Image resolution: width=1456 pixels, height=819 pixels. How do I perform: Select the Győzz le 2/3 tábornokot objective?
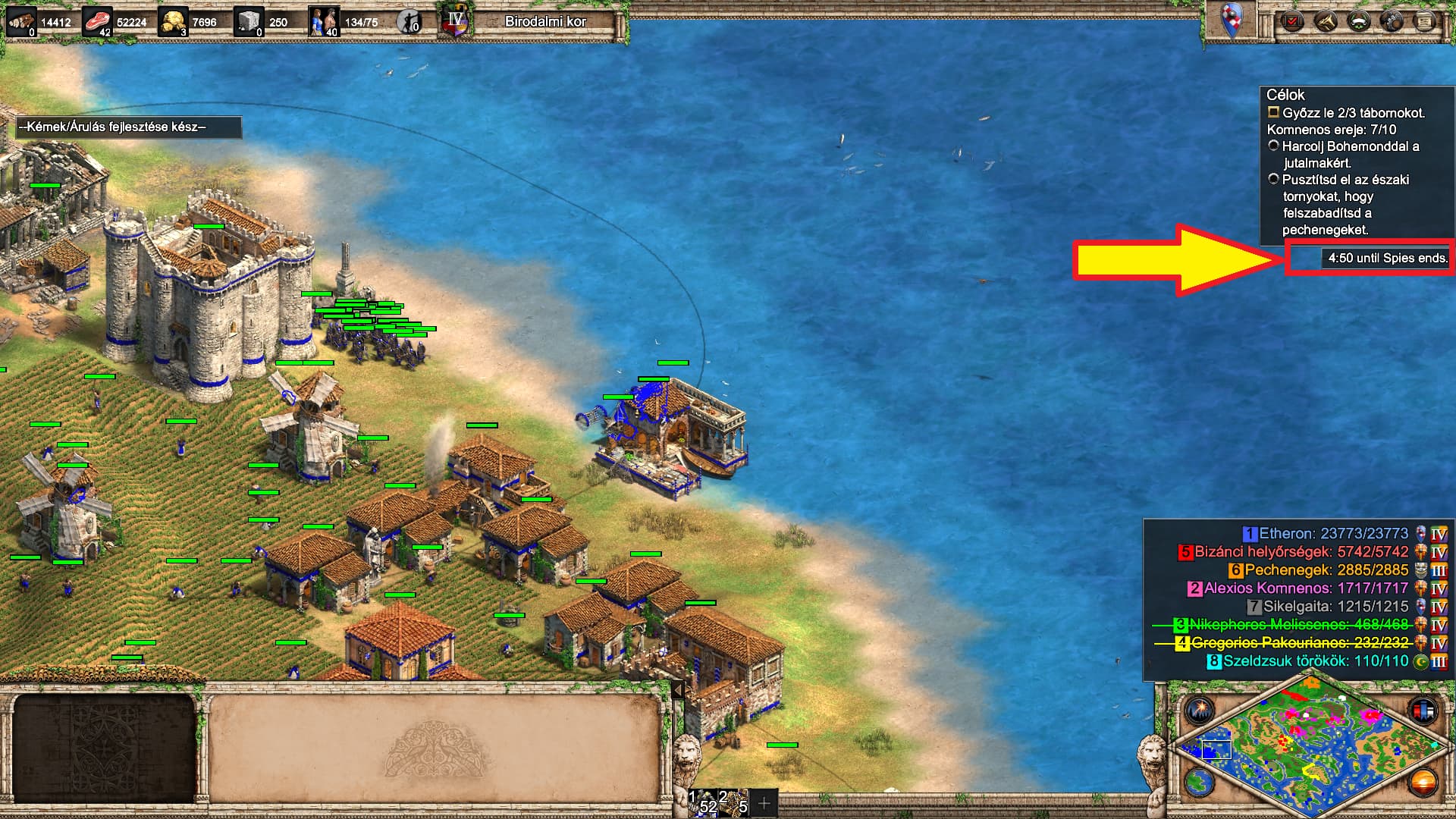coord(1353,113)
